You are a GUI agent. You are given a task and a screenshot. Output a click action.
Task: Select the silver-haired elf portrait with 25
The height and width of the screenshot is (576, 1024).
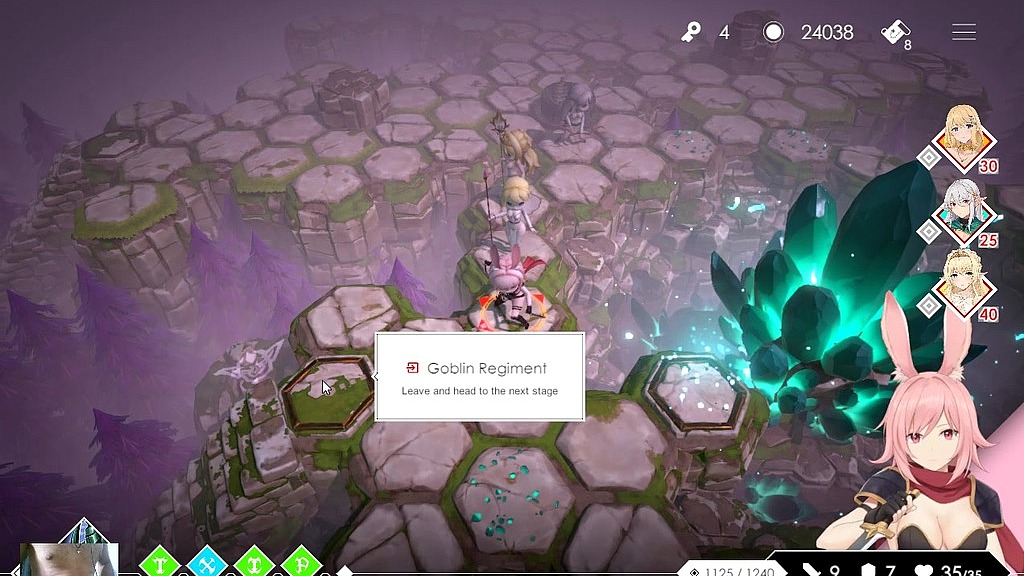pos(967,212)
